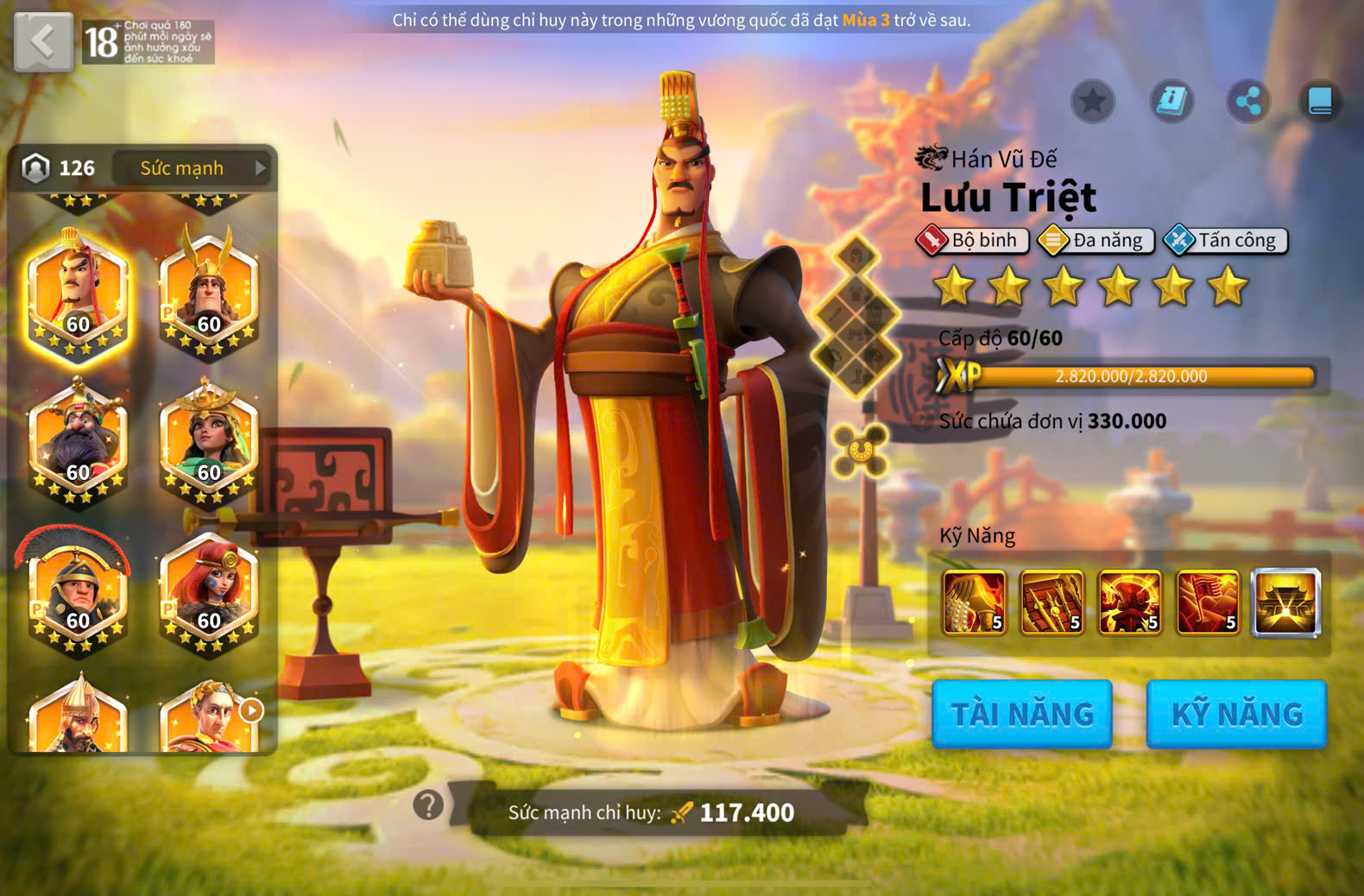Open the TÀI NĂNG talents screen
1364x896 pixels.
click(x=1022, y=714)
